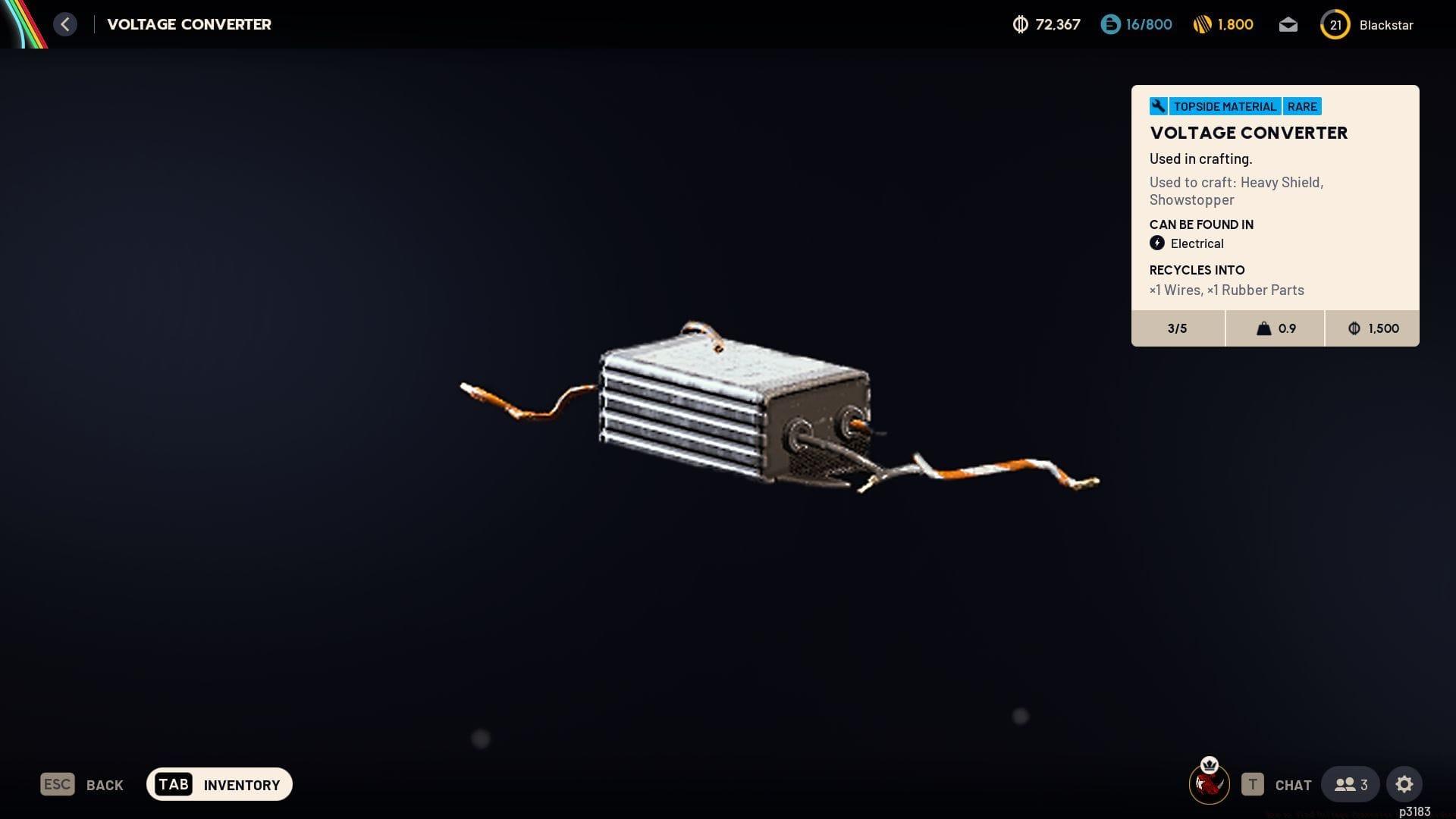
Task: Open the blue storage icon showing 16/800
Action: (1109, 24)
